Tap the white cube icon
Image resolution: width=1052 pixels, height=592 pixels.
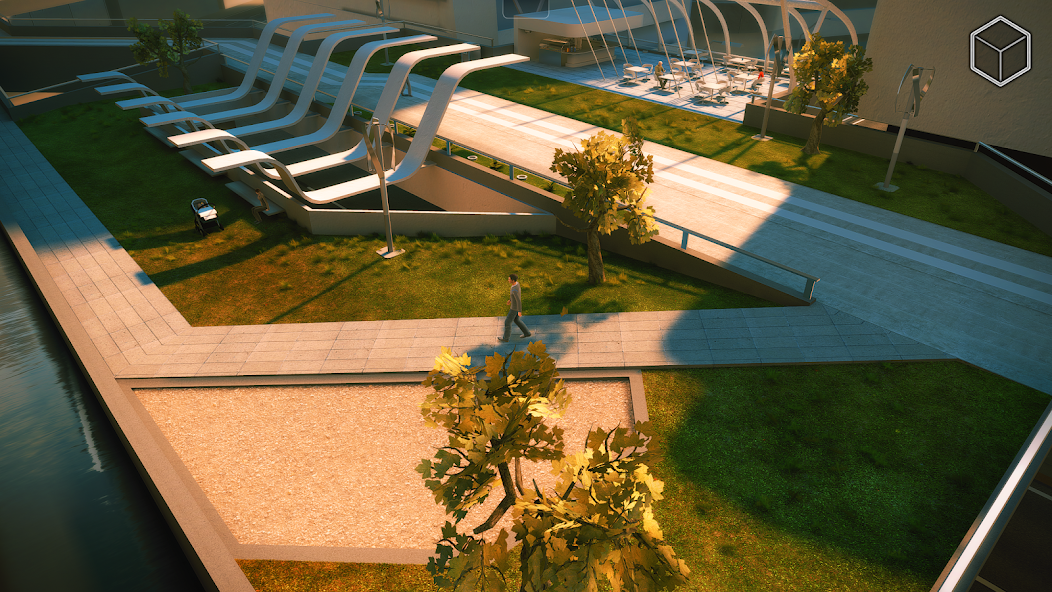(999, 51)
